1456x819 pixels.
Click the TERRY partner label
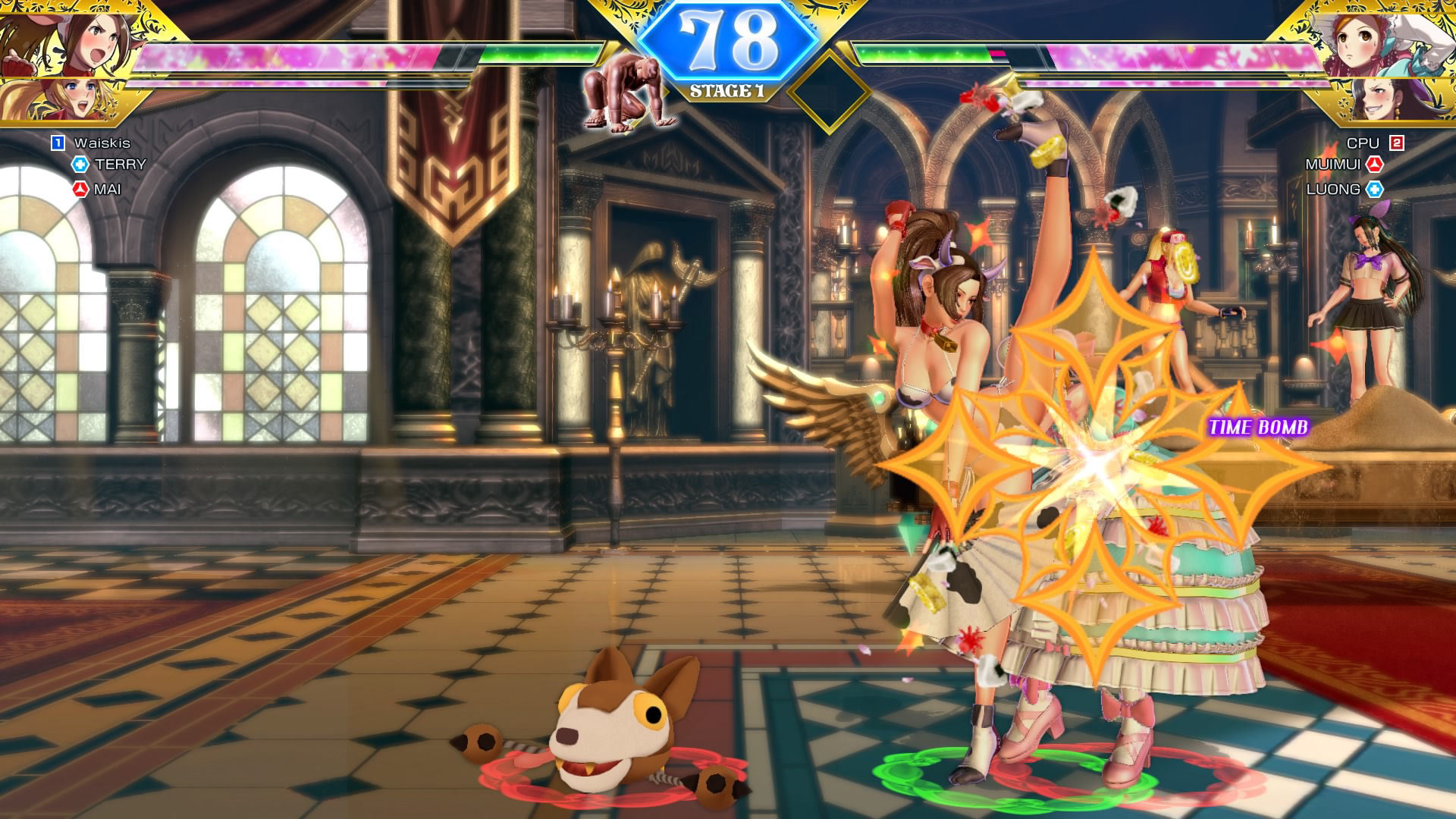(120, 165)
